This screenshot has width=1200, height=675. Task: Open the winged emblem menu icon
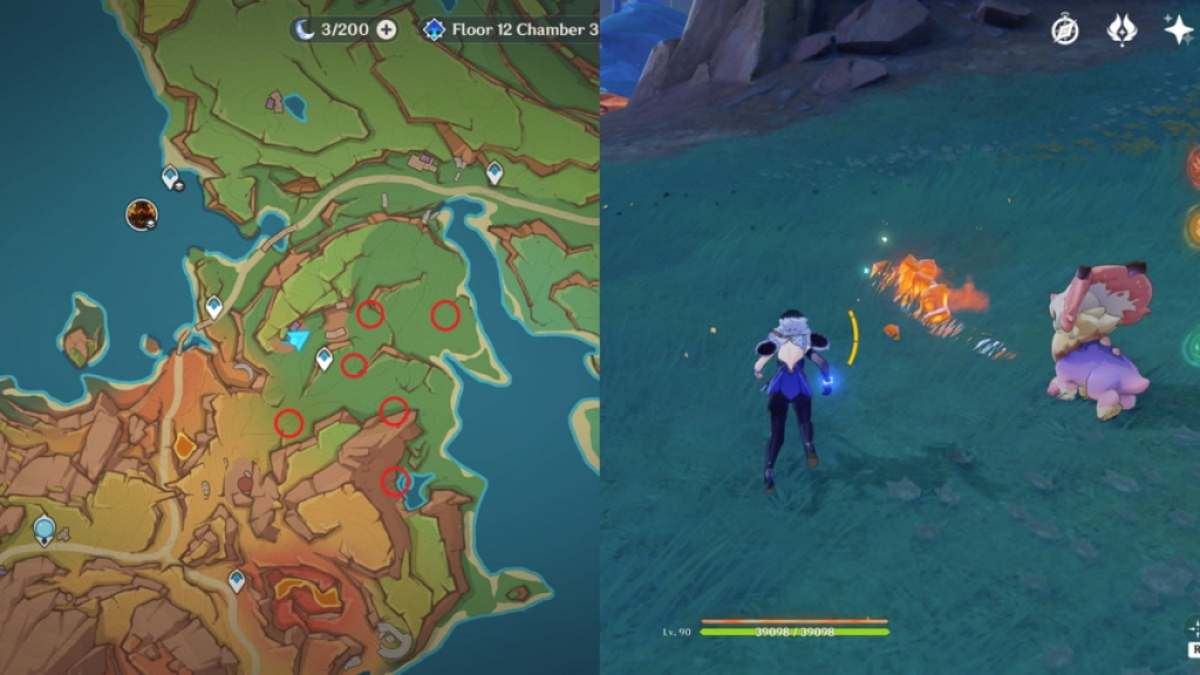(1122, 30)
